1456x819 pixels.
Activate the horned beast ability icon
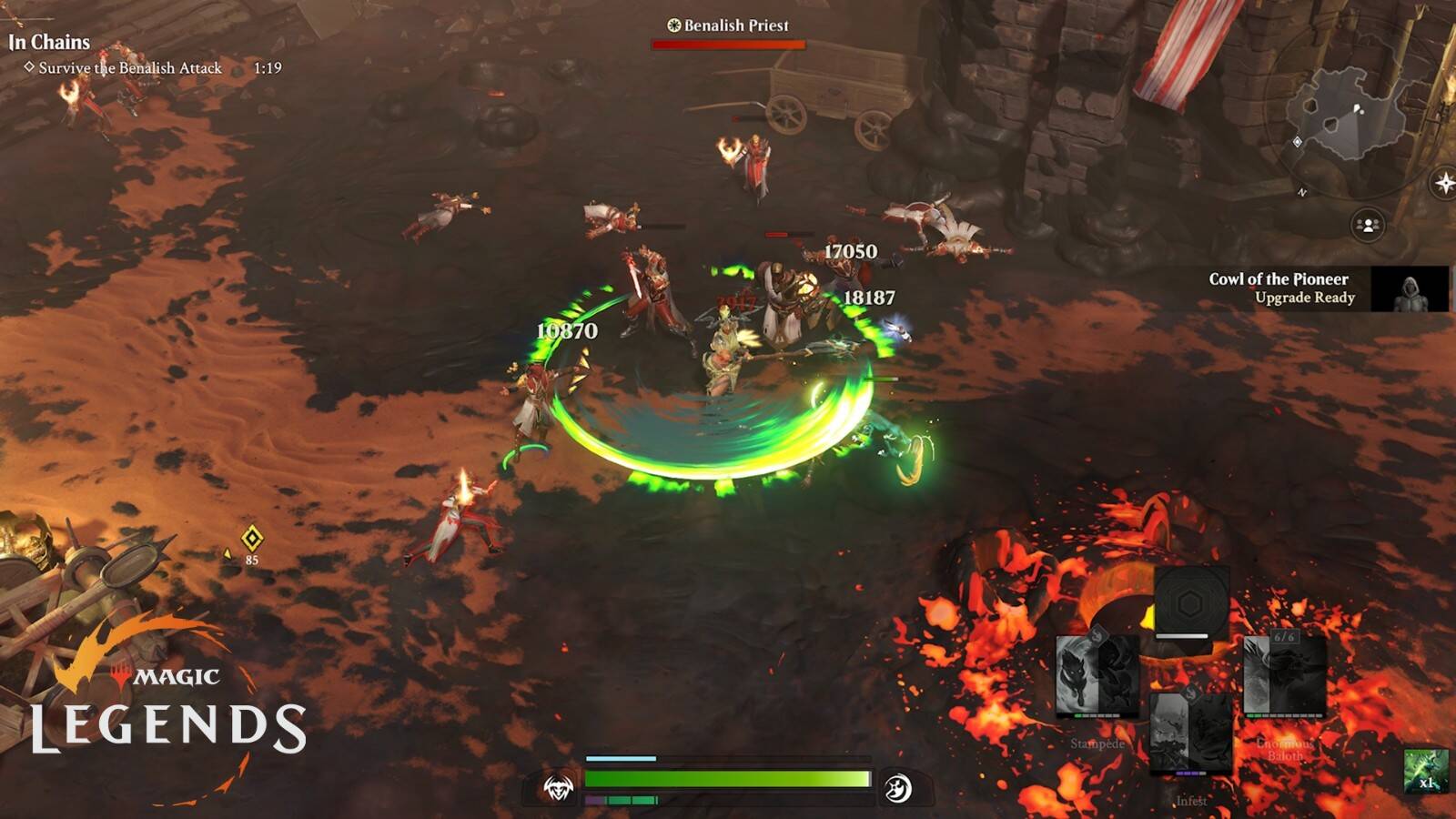tap(558, 788)
